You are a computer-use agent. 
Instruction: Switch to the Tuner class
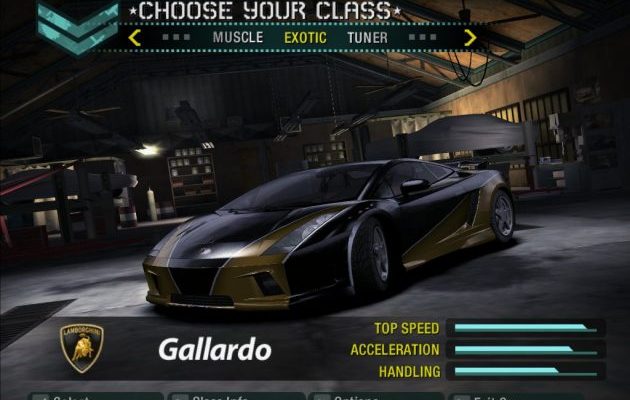coord(368,38)
